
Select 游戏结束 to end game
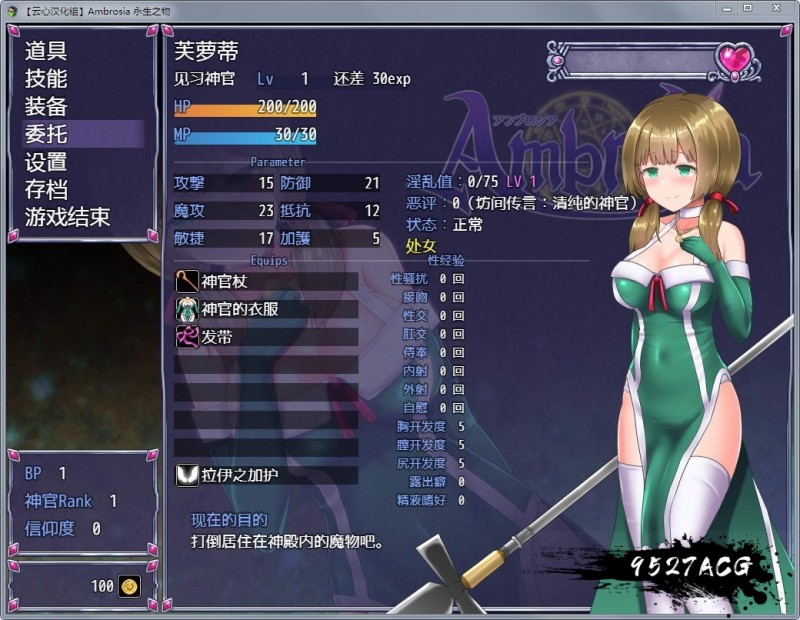[68, 216]
